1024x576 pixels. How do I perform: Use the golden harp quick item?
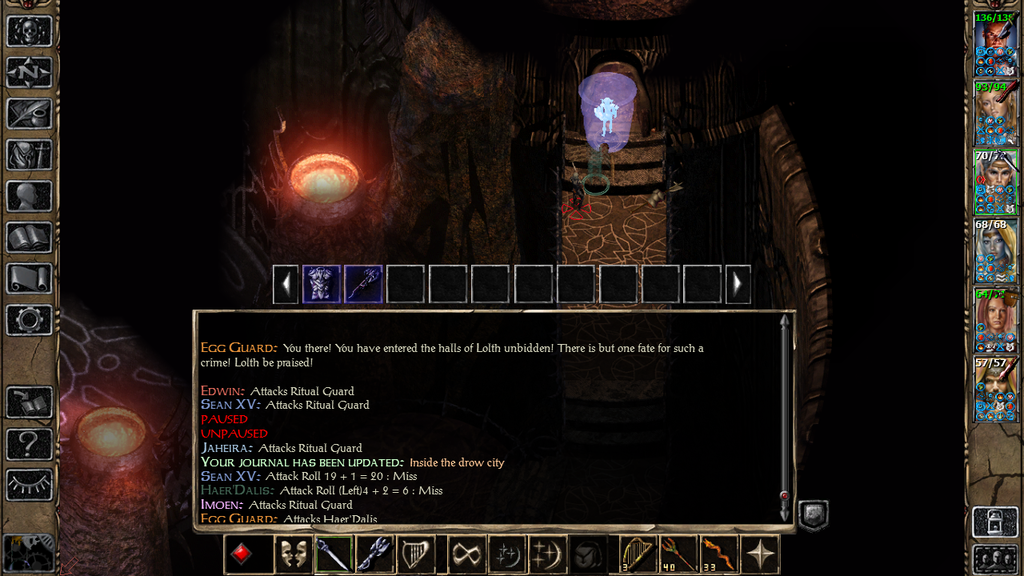coord(636,554)
